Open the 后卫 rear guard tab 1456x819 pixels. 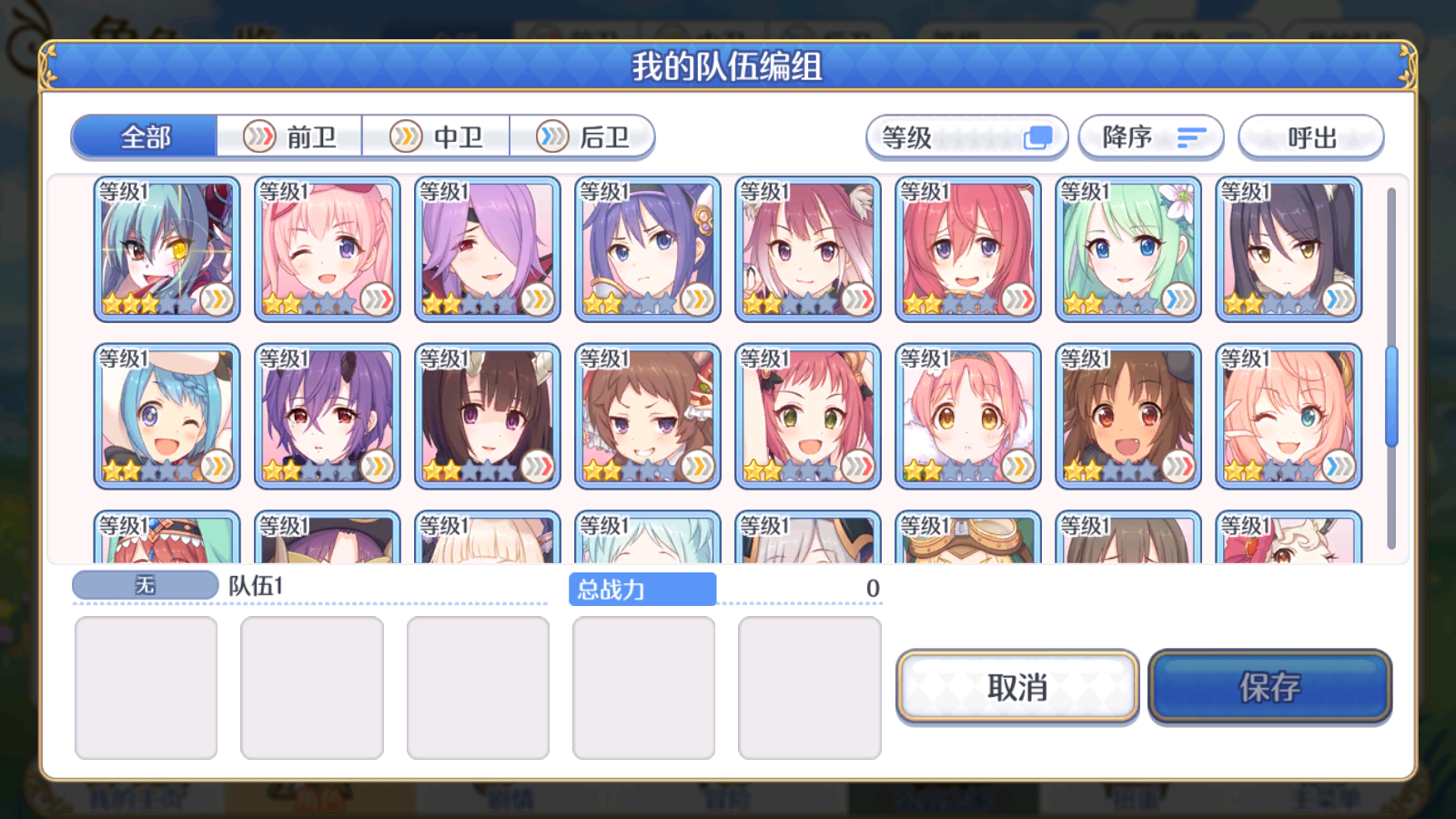582,136
